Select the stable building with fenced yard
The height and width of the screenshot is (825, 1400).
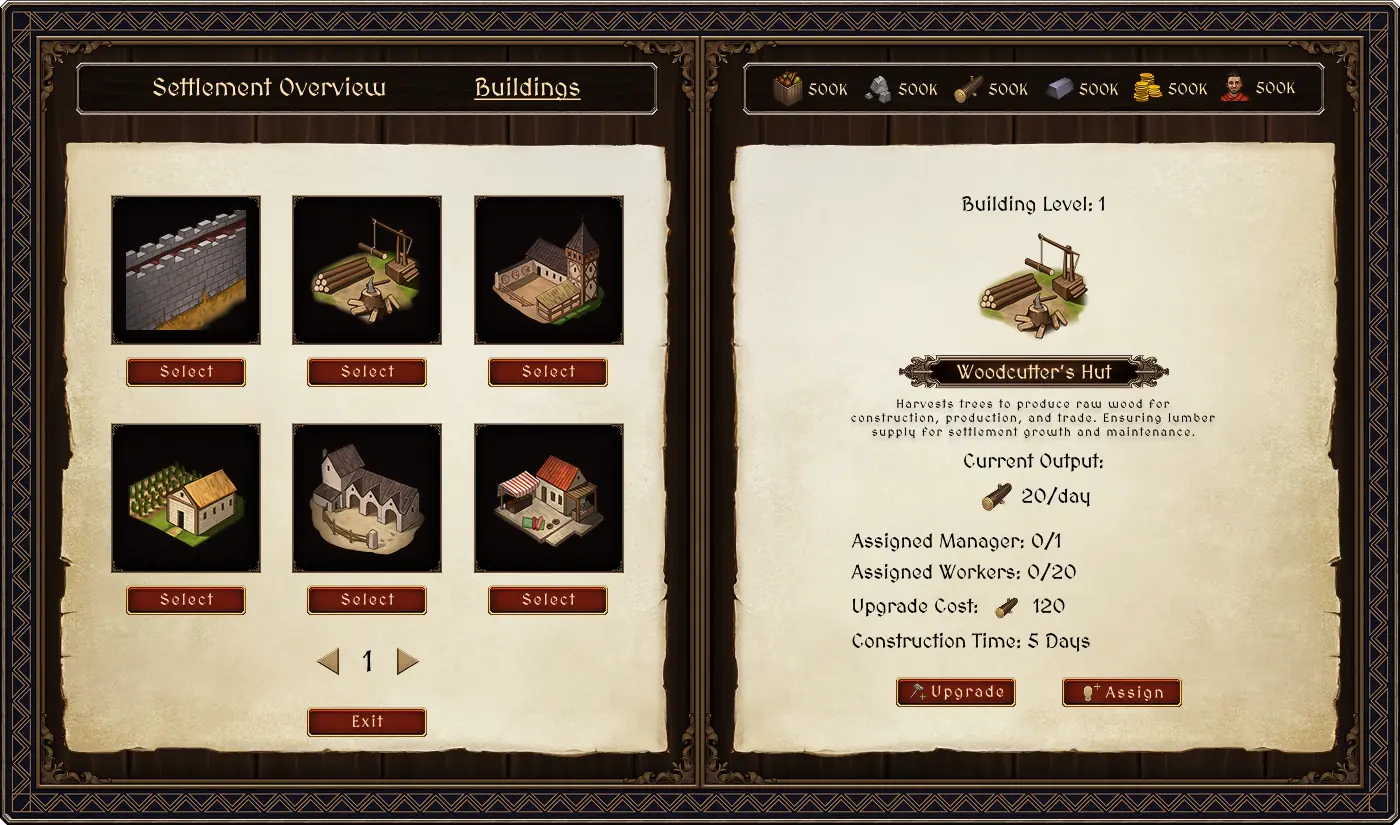(x=367, y=600)
